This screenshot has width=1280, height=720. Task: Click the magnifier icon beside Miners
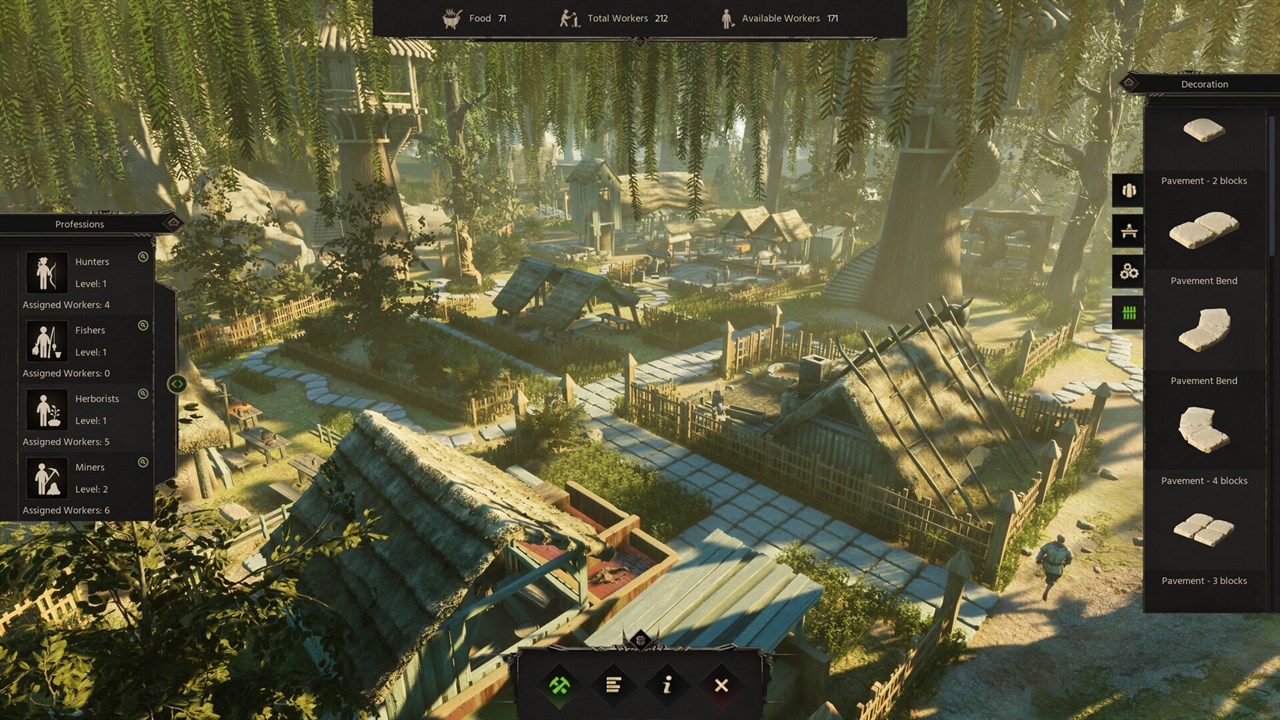pyautogui.click(x=143, y=462)
